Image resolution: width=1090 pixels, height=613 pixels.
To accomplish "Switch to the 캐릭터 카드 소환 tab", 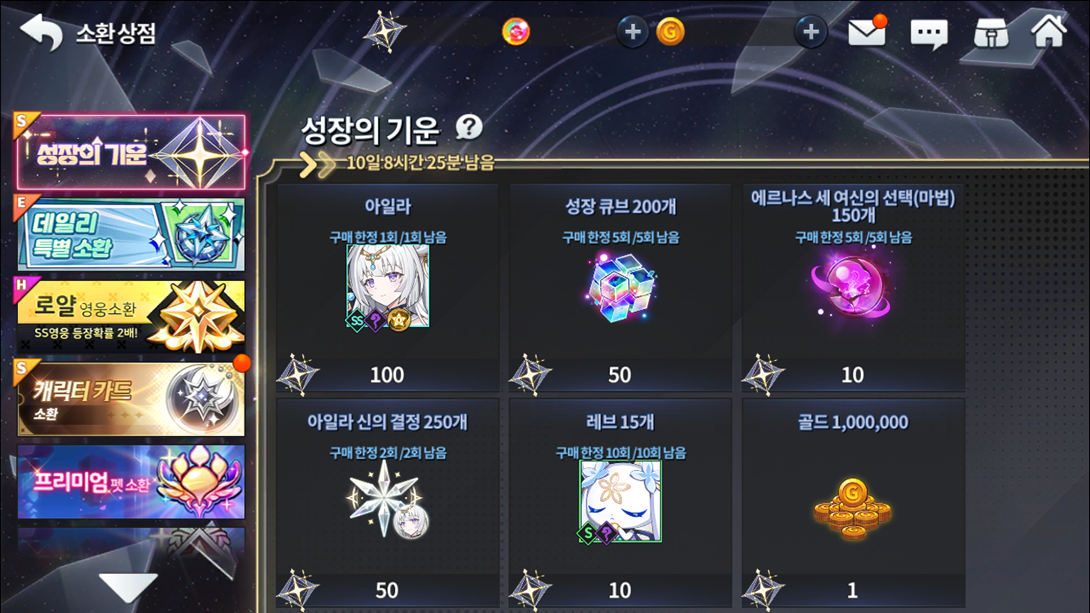I will pyautogui.click(x=130, y=398).
